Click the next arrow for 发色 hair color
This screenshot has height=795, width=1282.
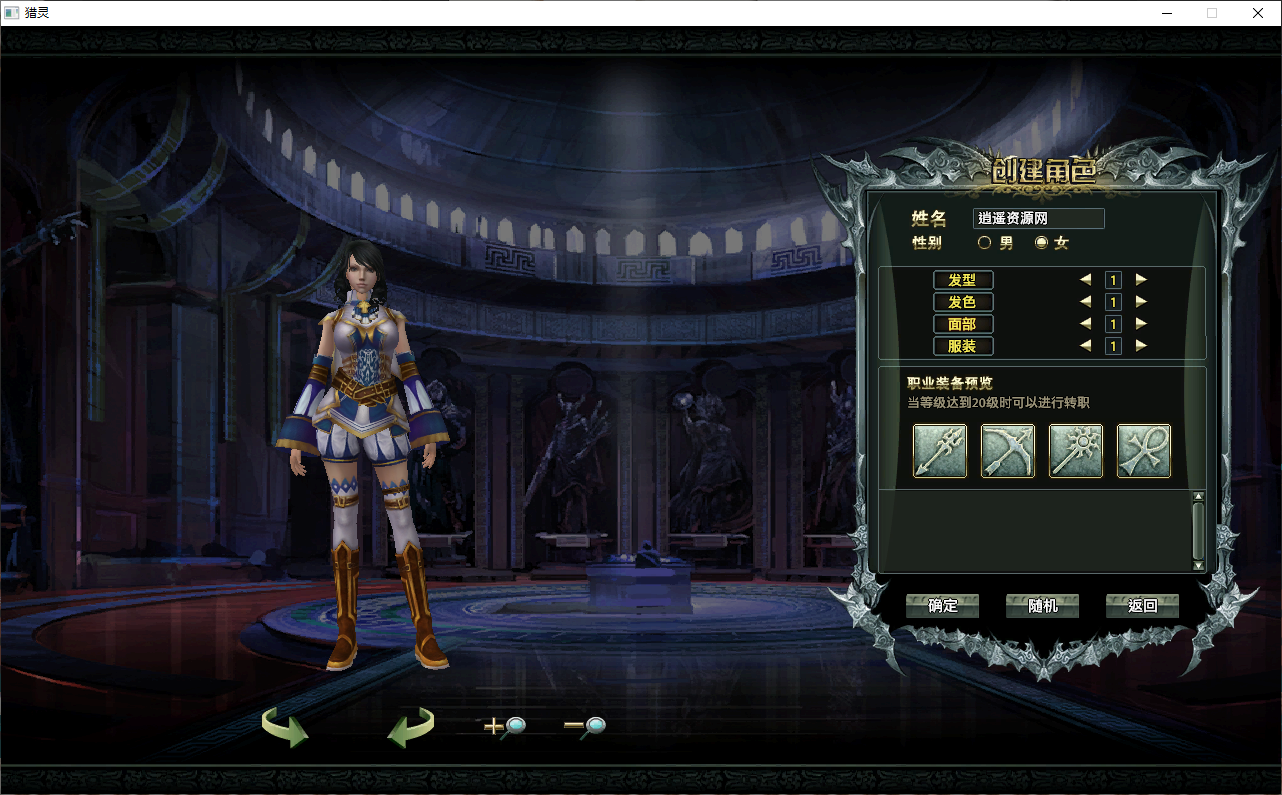click(1141, 302)
